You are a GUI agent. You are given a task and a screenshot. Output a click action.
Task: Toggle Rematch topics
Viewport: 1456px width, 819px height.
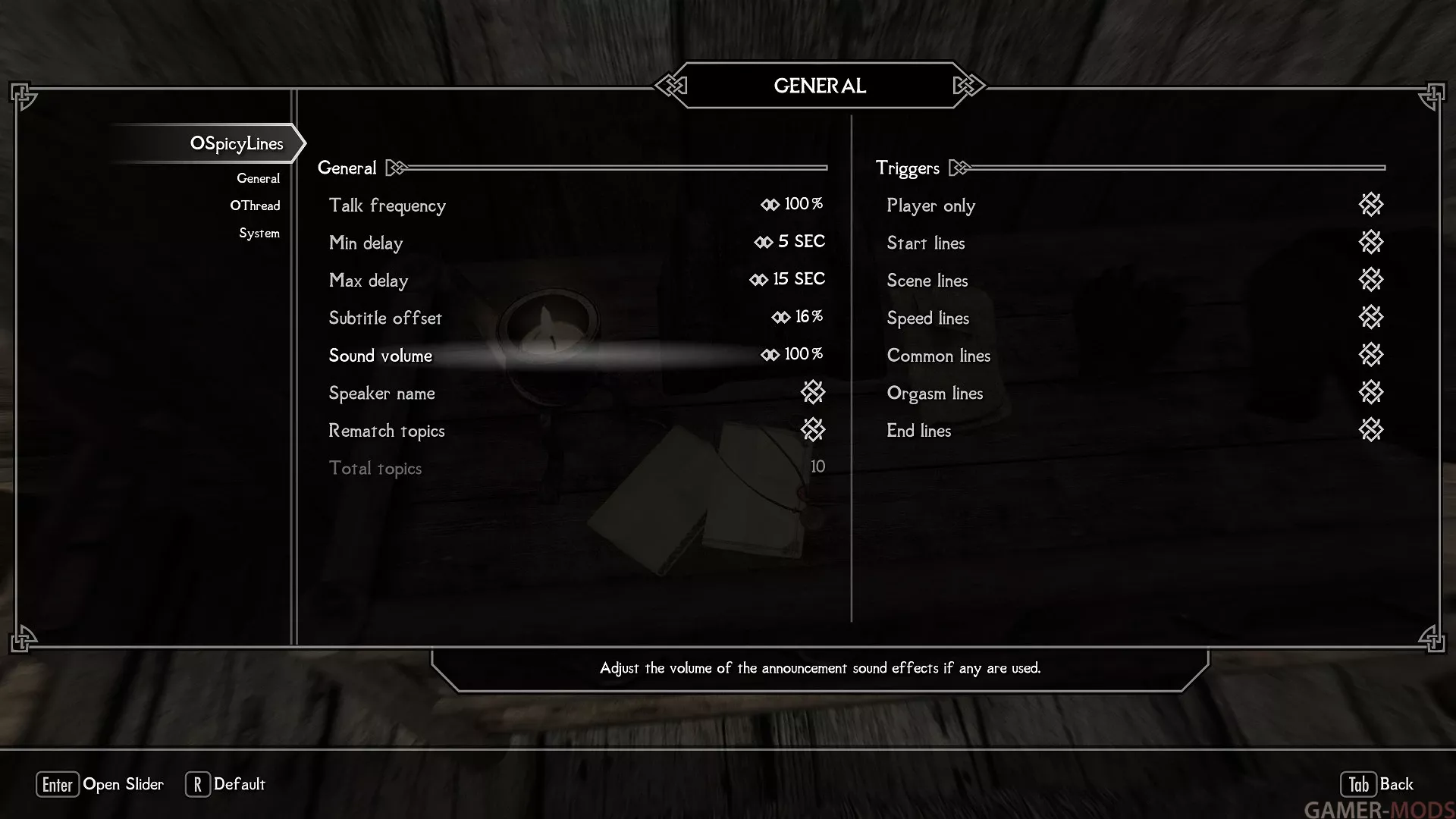tap(812, 430)
